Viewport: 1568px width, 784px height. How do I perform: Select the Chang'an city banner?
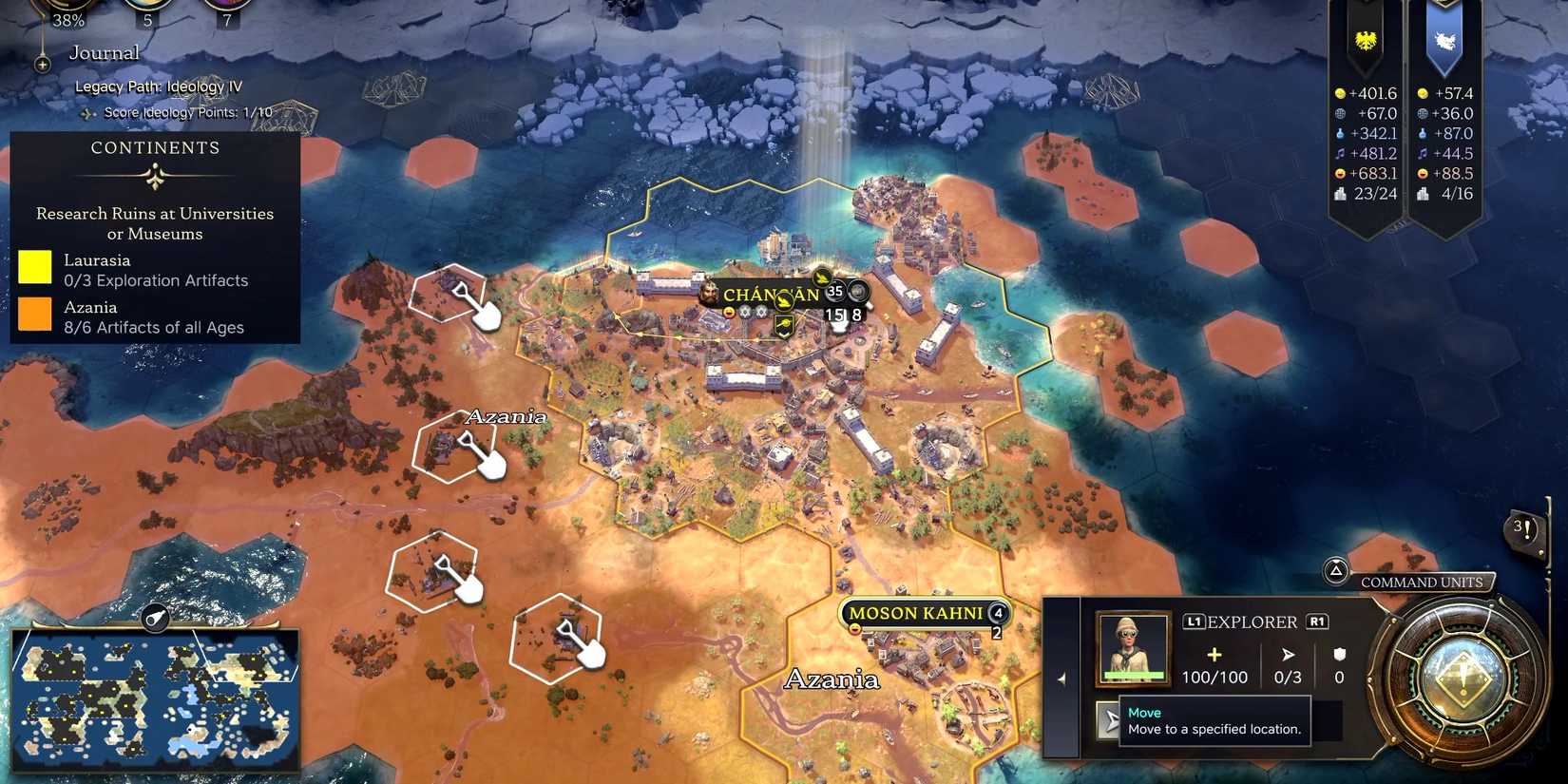770,295
